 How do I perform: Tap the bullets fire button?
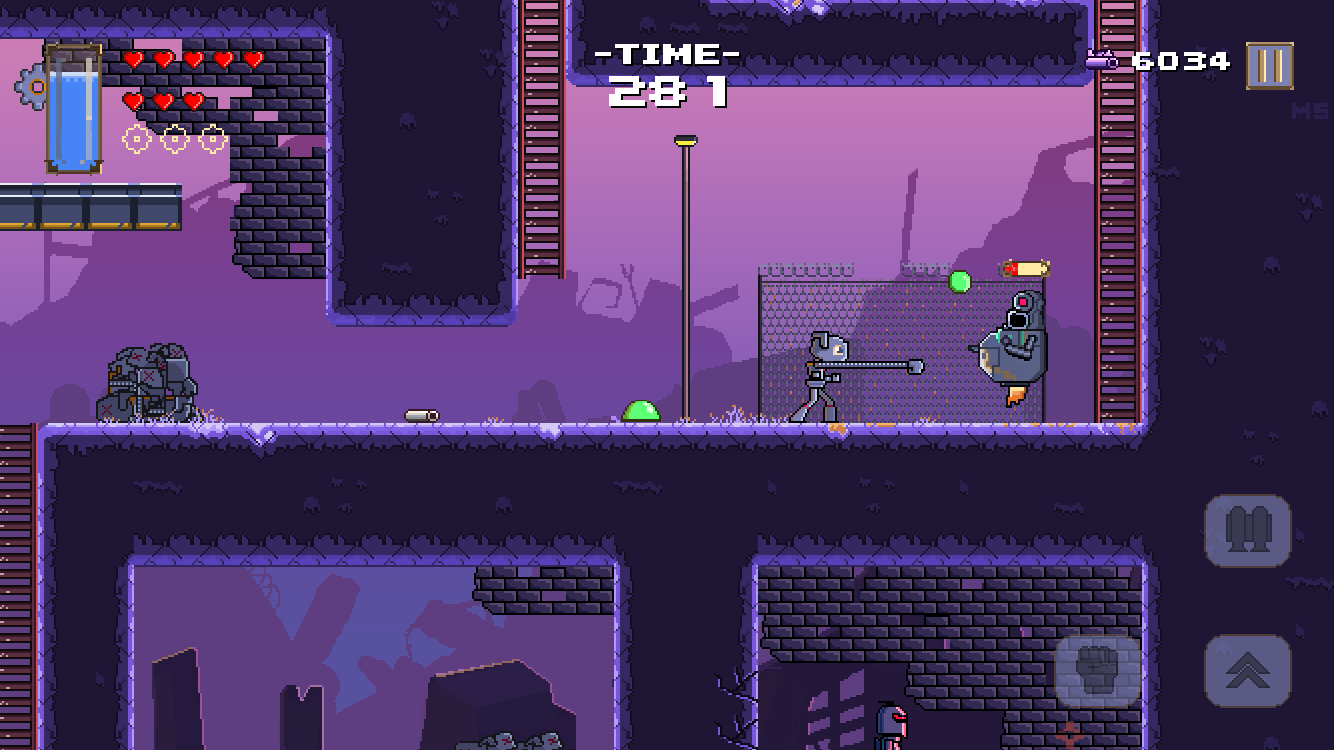1248,530
